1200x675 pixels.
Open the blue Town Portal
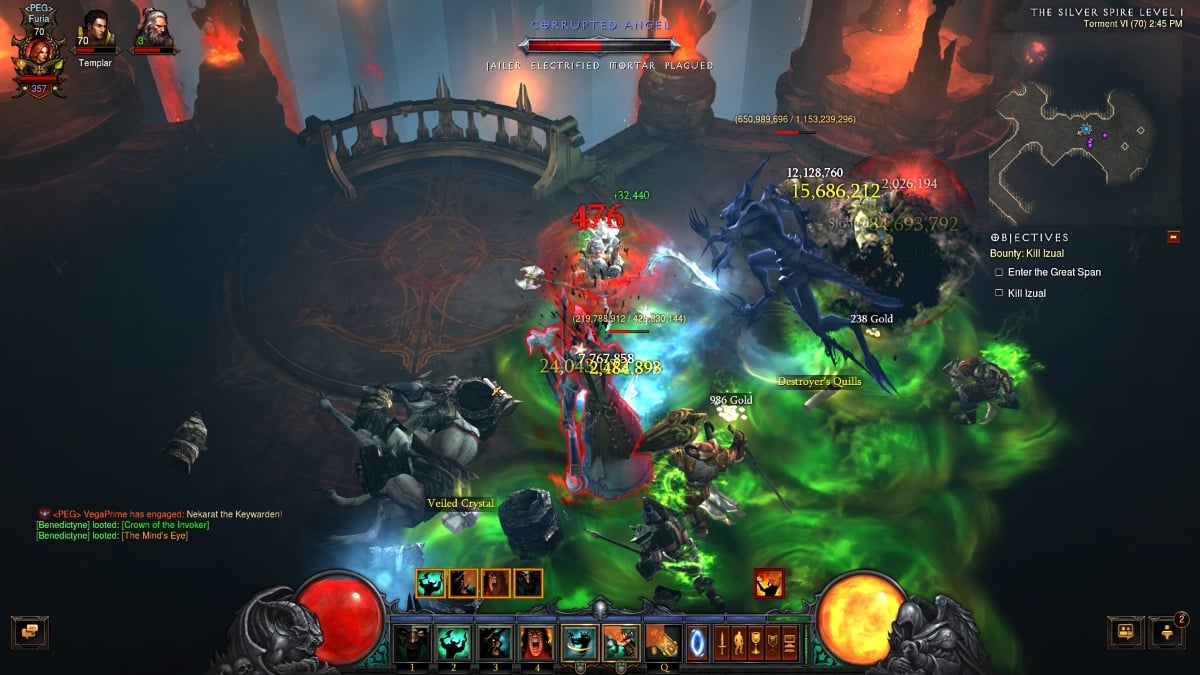click(x=698, y=642)
